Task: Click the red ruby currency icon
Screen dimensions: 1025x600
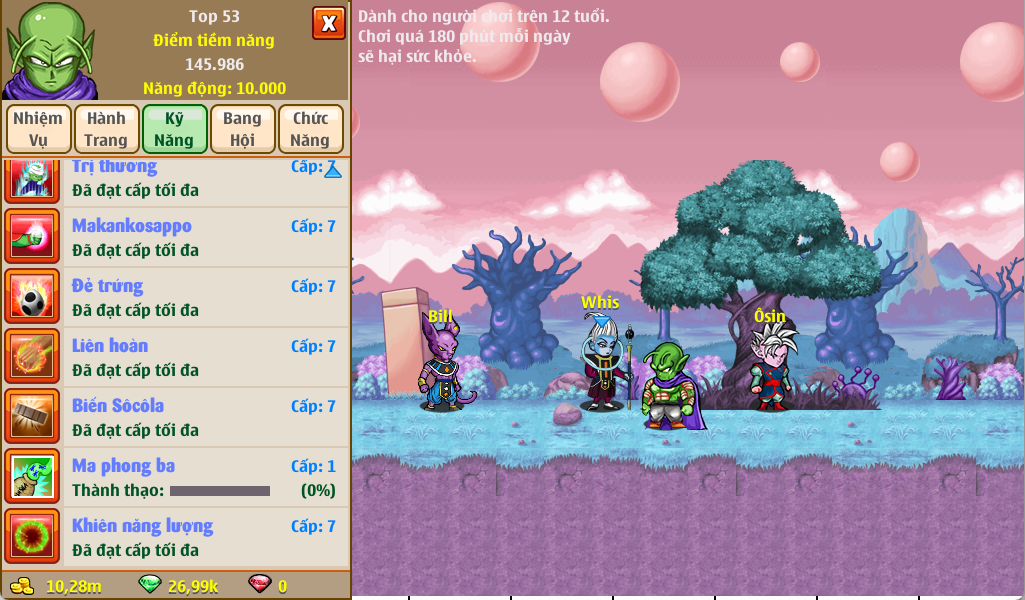Action: click(x=259, y=585)
